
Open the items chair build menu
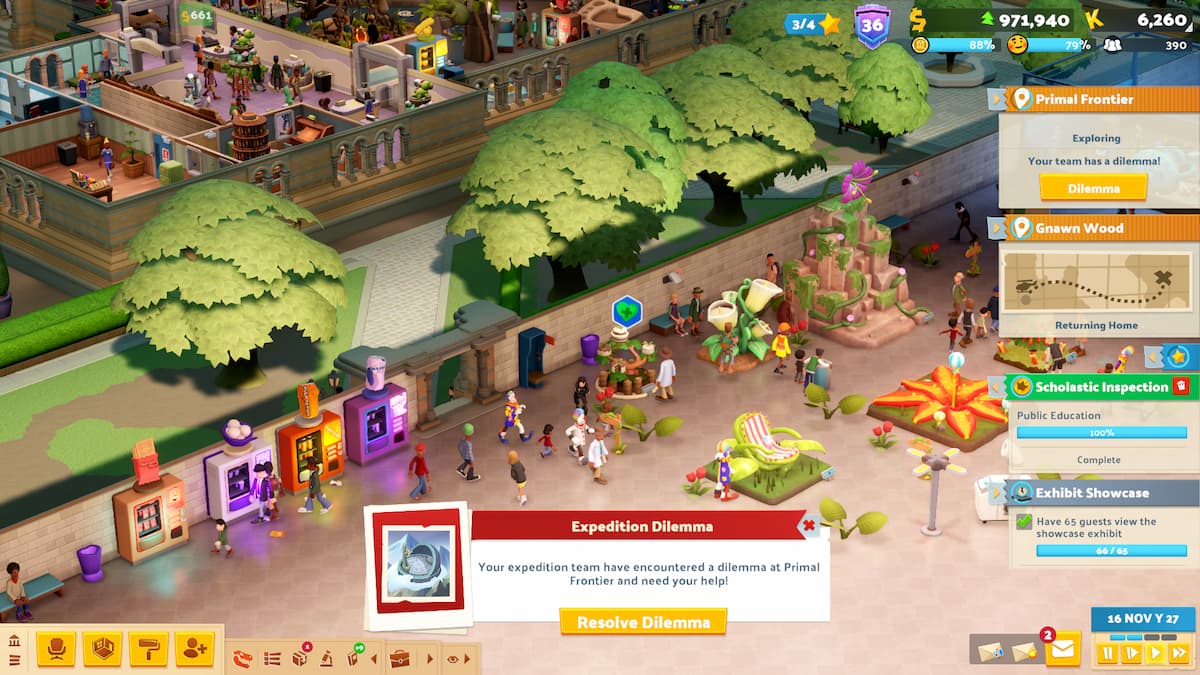coord(56,649)
